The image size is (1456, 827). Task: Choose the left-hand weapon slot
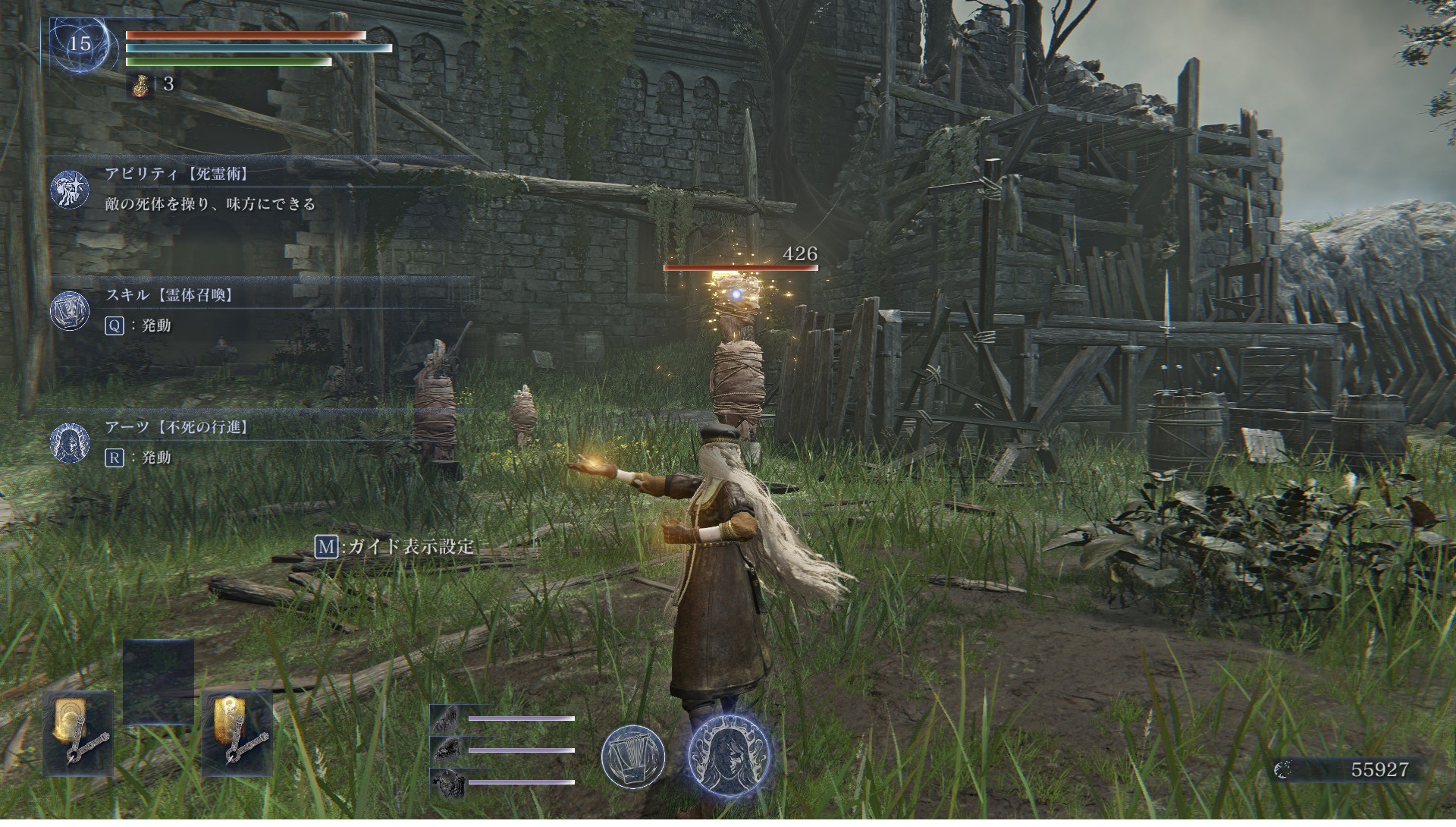coord(78,733)
